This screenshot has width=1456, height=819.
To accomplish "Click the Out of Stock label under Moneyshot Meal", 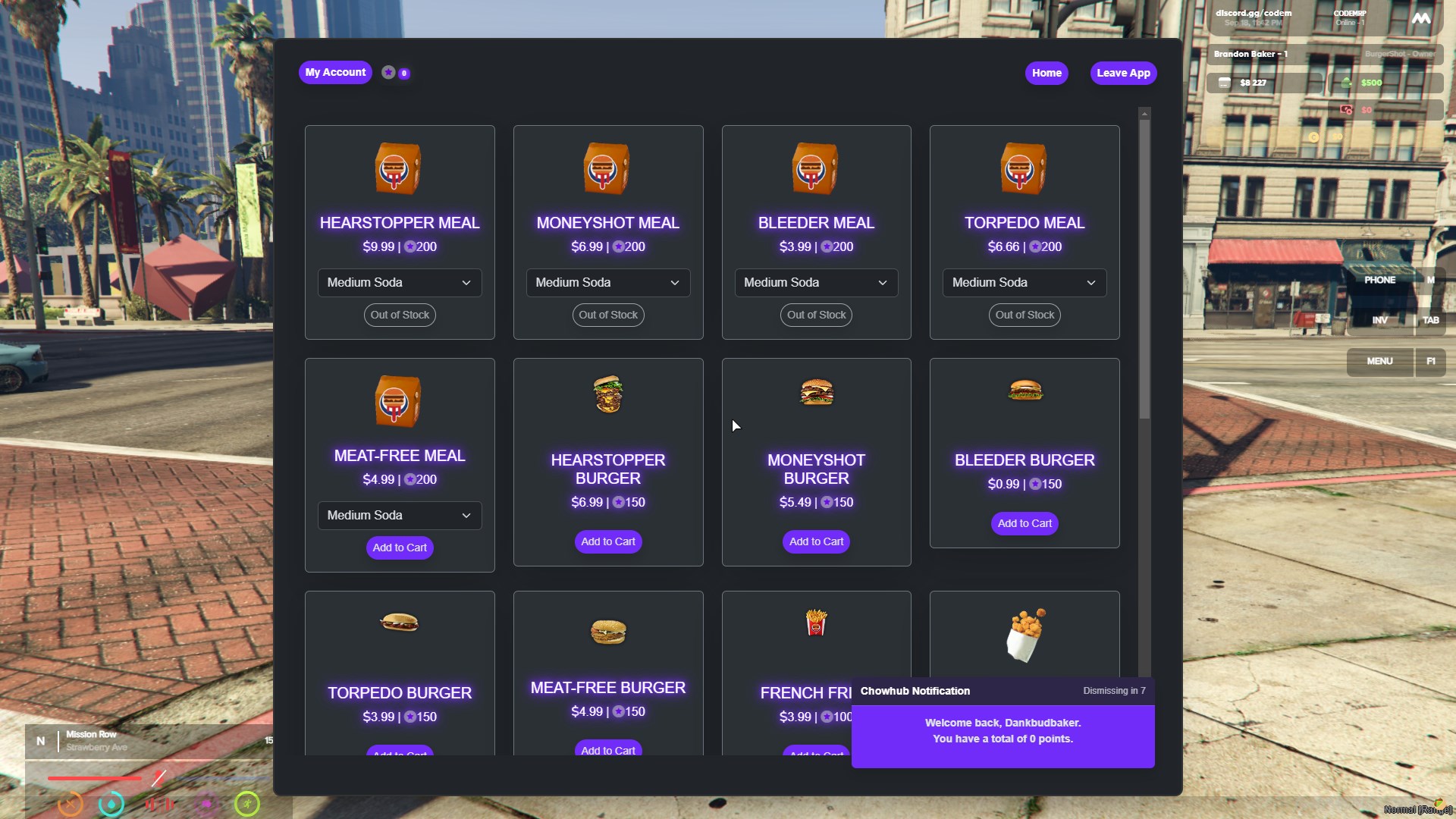I will 607,315.
